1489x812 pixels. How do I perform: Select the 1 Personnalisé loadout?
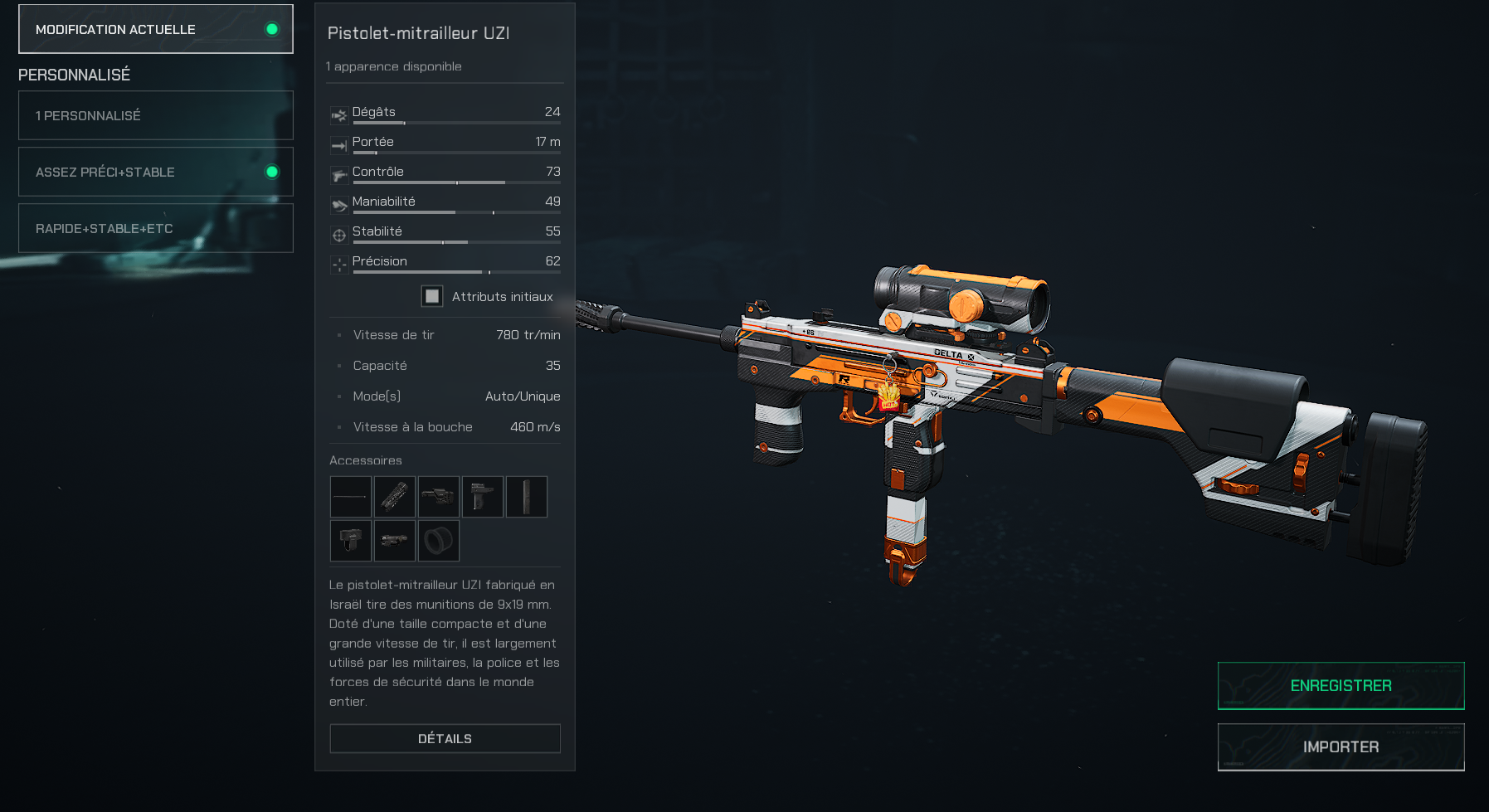coord(156,115)
